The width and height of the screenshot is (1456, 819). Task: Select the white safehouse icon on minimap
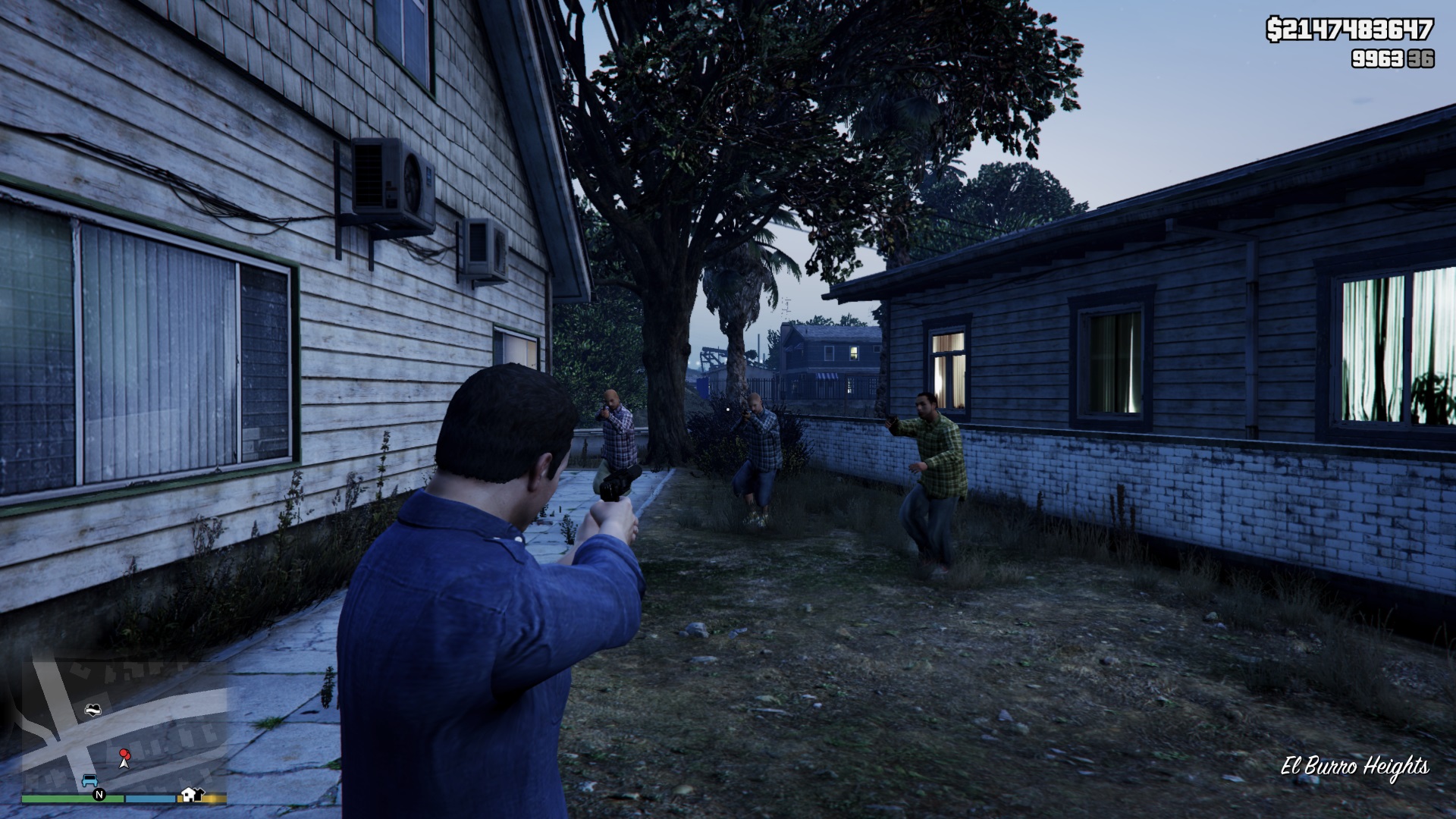[x=190, y=795]
